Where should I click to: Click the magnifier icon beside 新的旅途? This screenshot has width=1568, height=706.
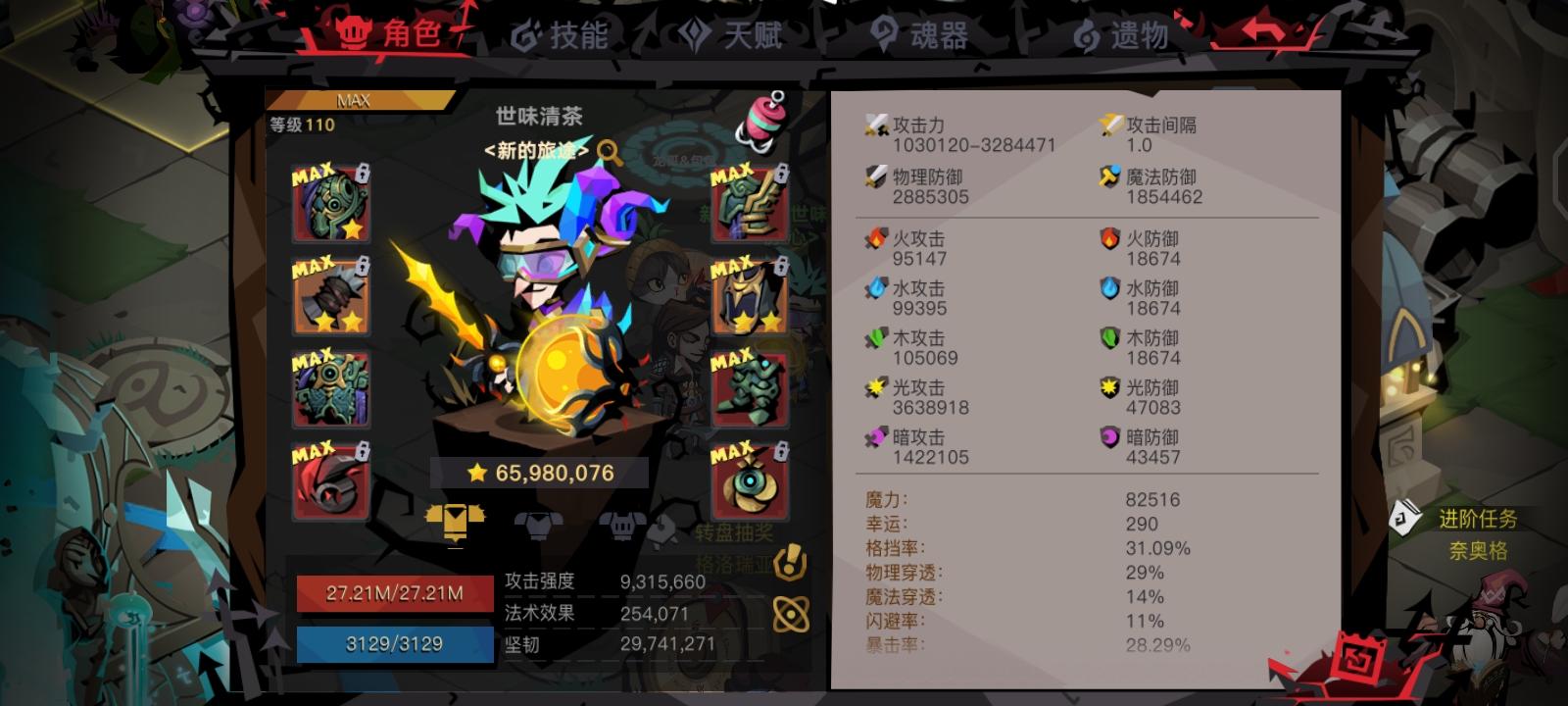(608, 154)
